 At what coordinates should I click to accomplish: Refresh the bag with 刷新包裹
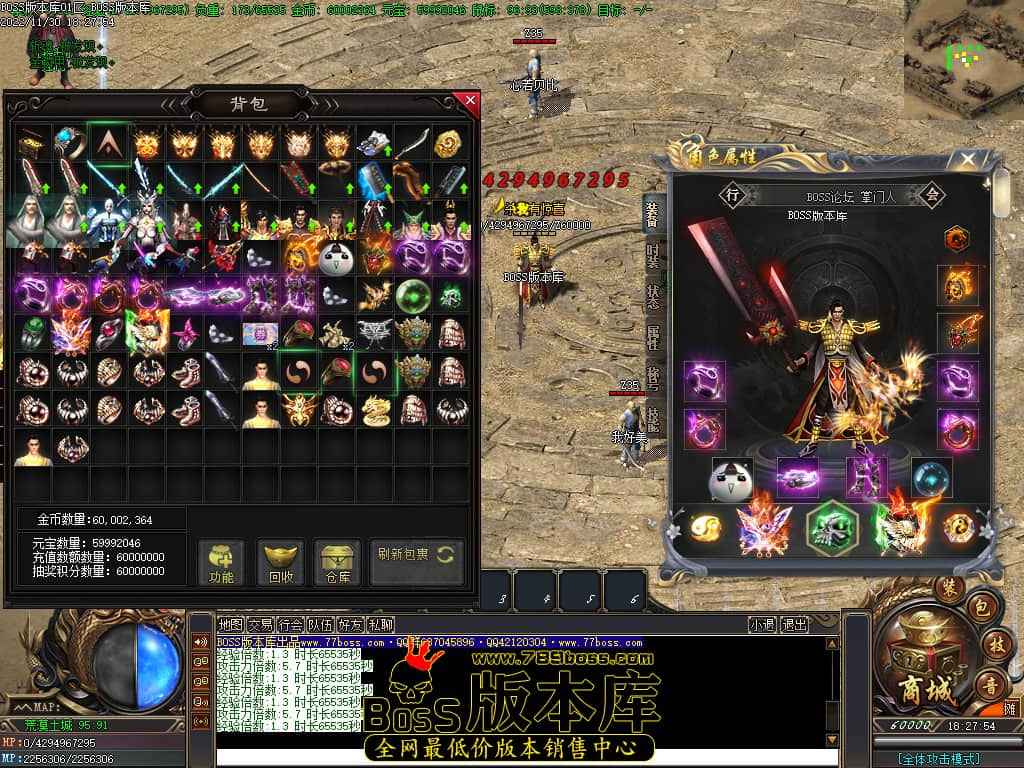point(416,554)
